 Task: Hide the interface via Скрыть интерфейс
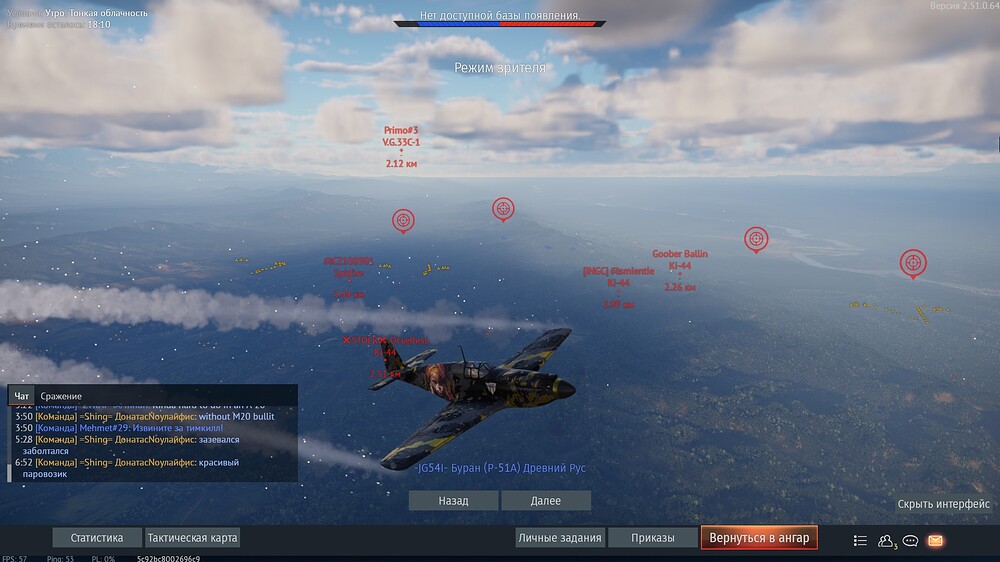coord(943,504)
